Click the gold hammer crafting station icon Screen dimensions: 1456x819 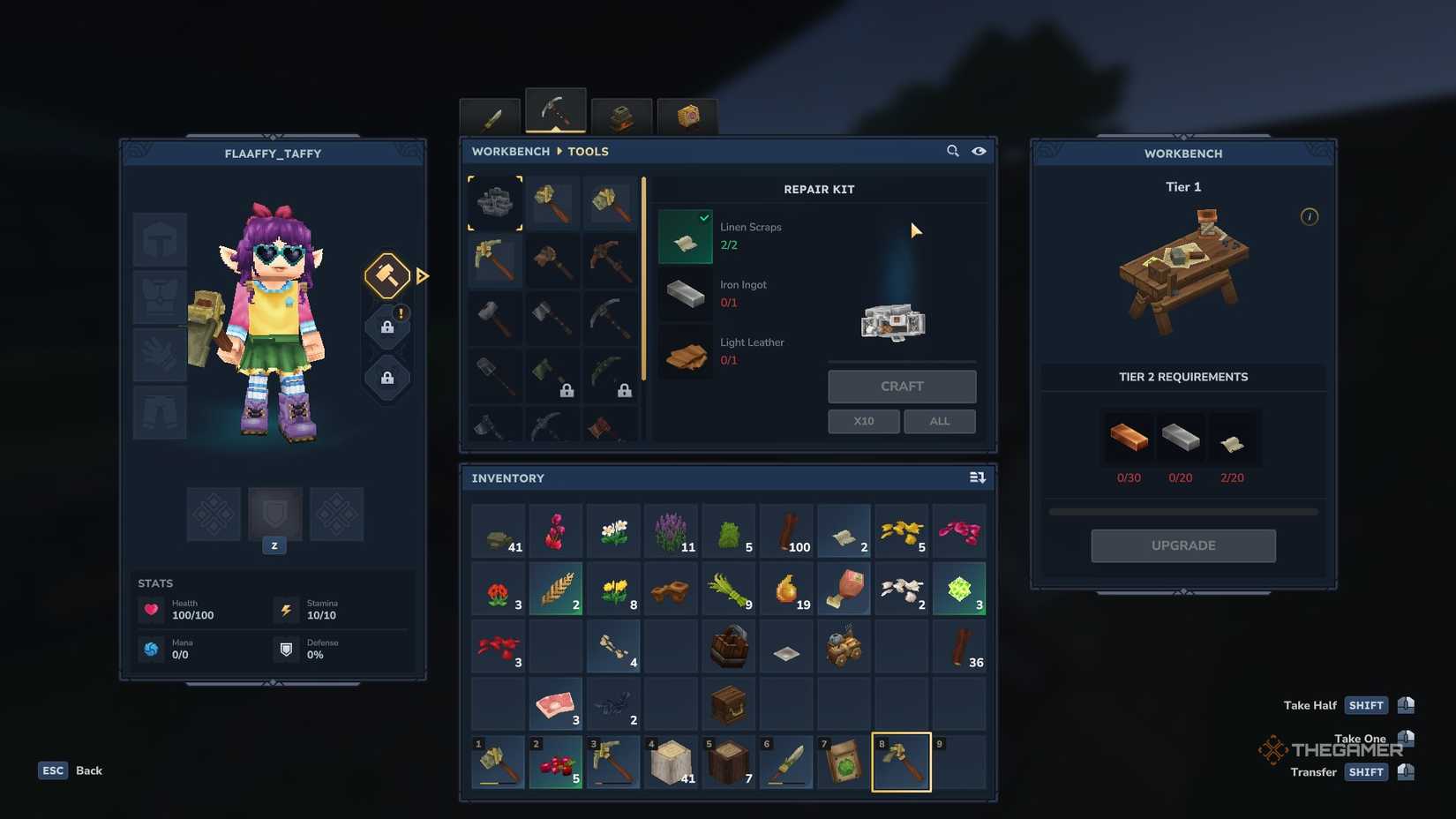coord(386,276)
